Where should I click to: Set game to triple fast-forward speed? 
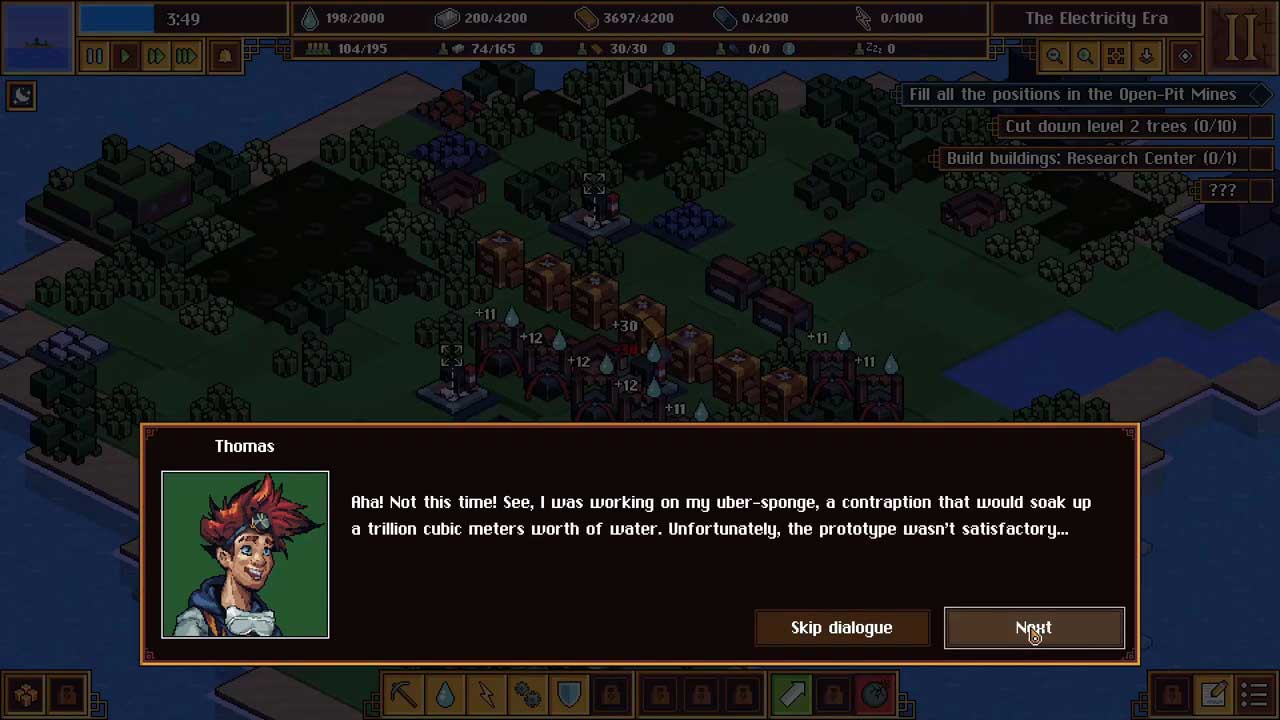pos(187,57)
